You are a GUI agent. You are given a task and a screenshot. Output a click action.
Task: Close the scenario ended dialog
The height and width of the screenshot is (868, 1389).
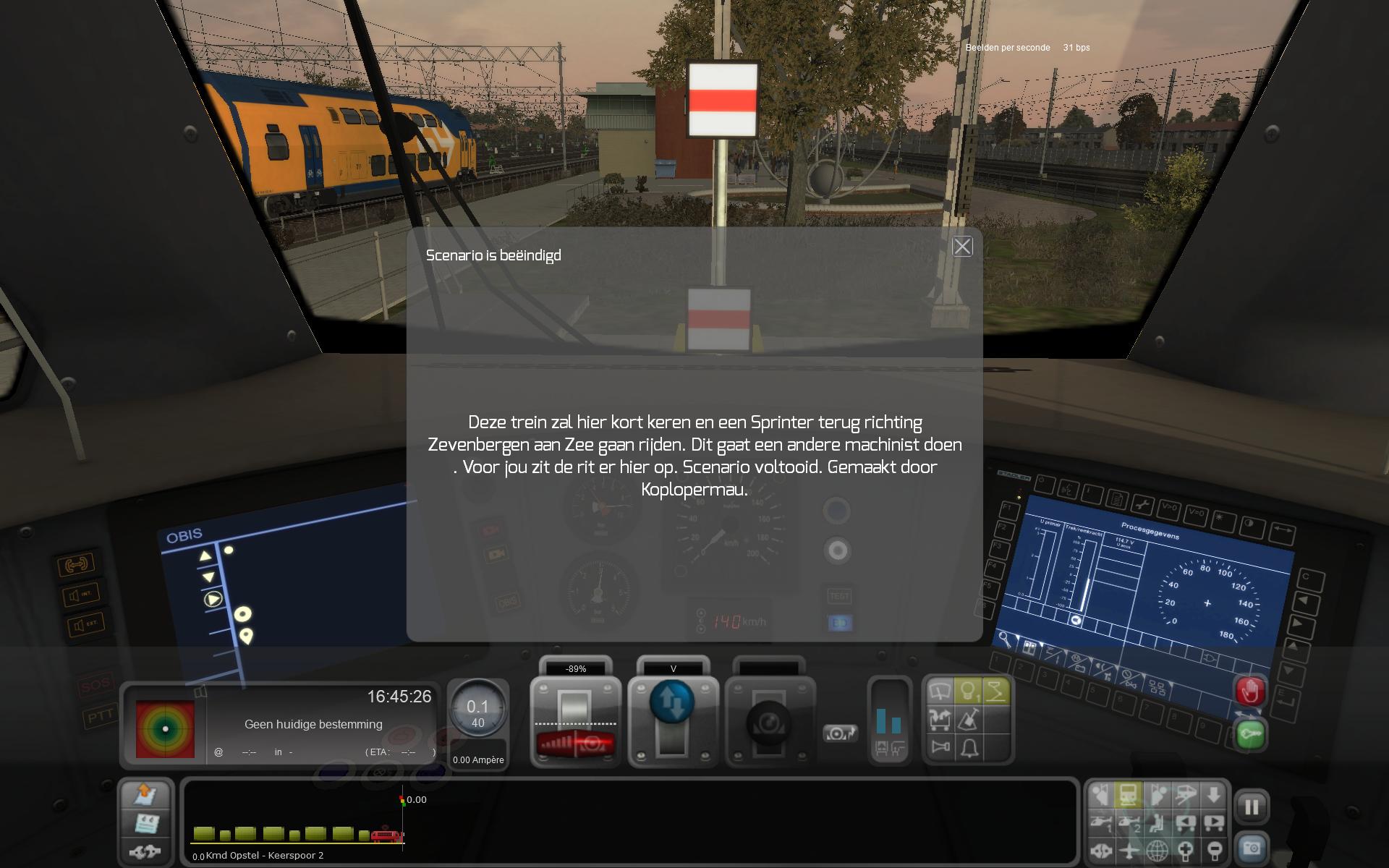point(962,247)
